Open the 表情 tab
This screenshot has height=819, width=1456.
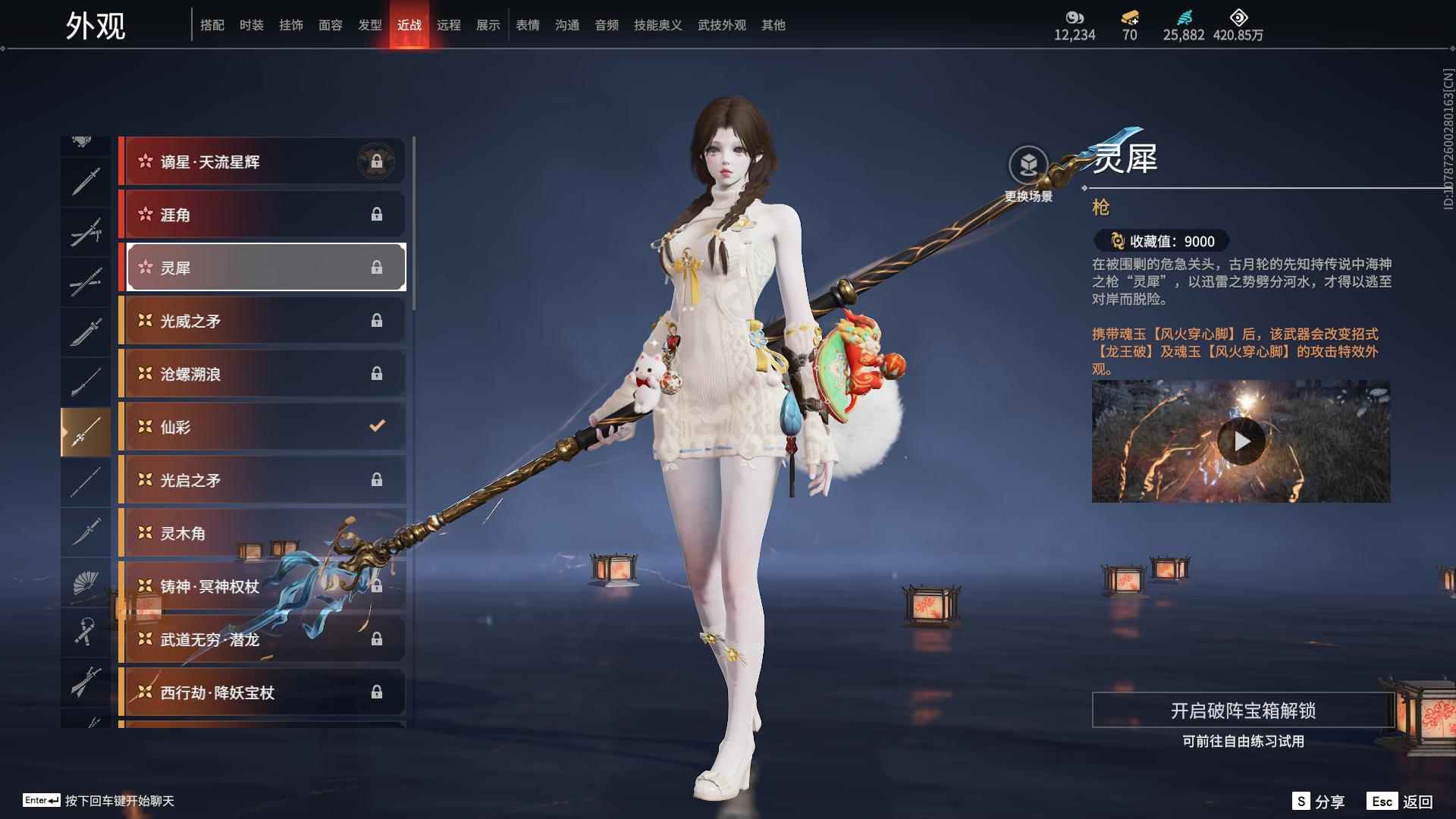[x=527, y=25]
